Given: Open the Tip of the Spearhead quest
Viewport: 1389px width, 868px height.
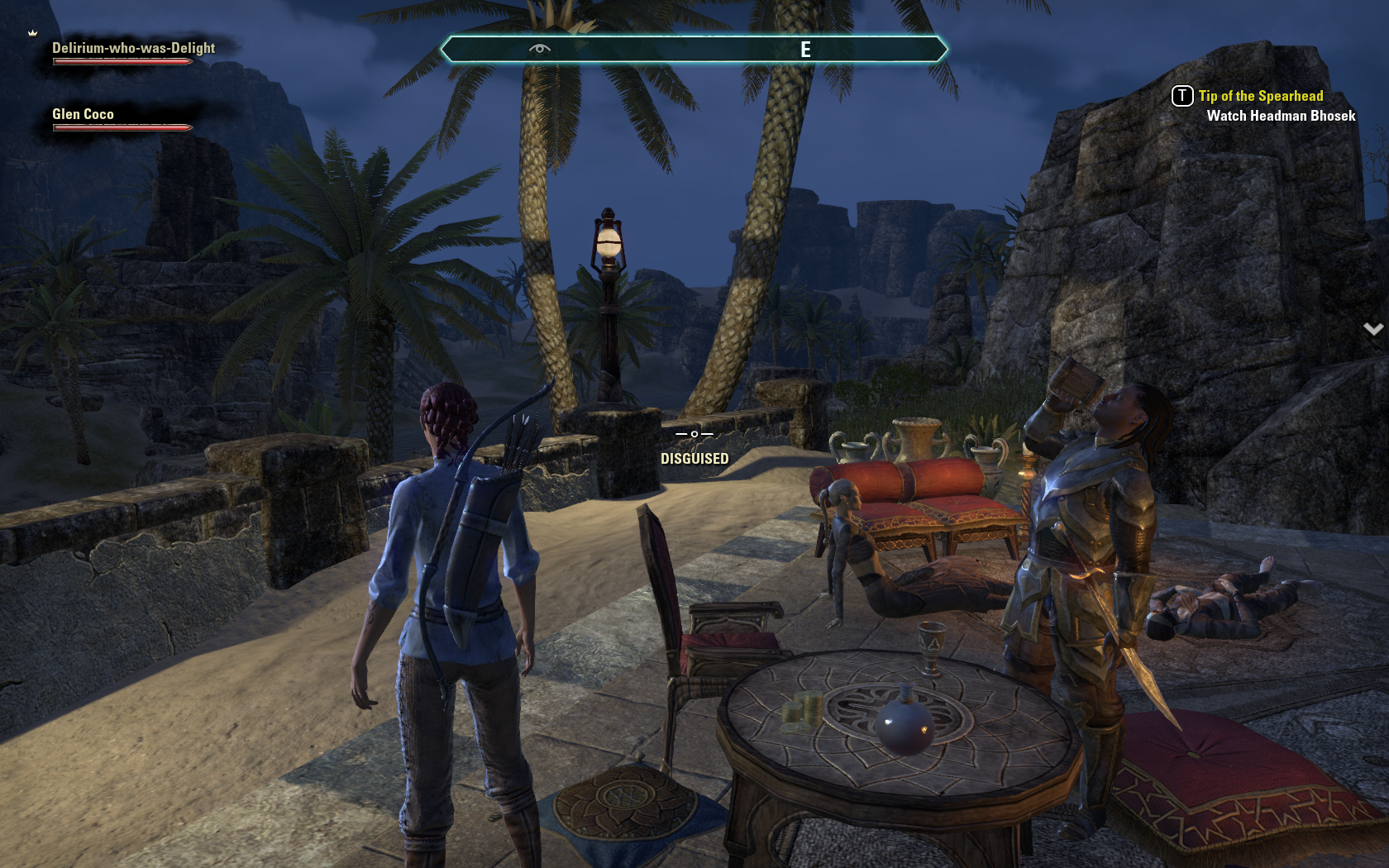Looking at the screenshot, I should point(1260,97).
